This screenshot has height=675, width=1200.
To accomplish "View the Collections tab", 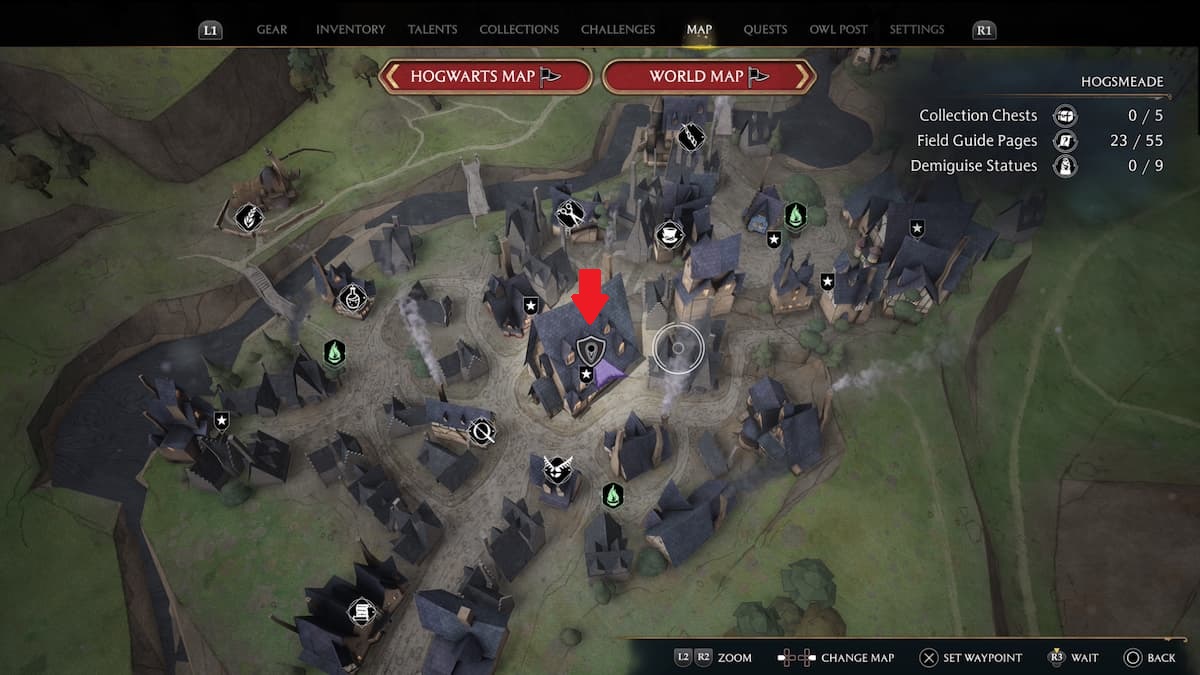I will pos(517,30).
